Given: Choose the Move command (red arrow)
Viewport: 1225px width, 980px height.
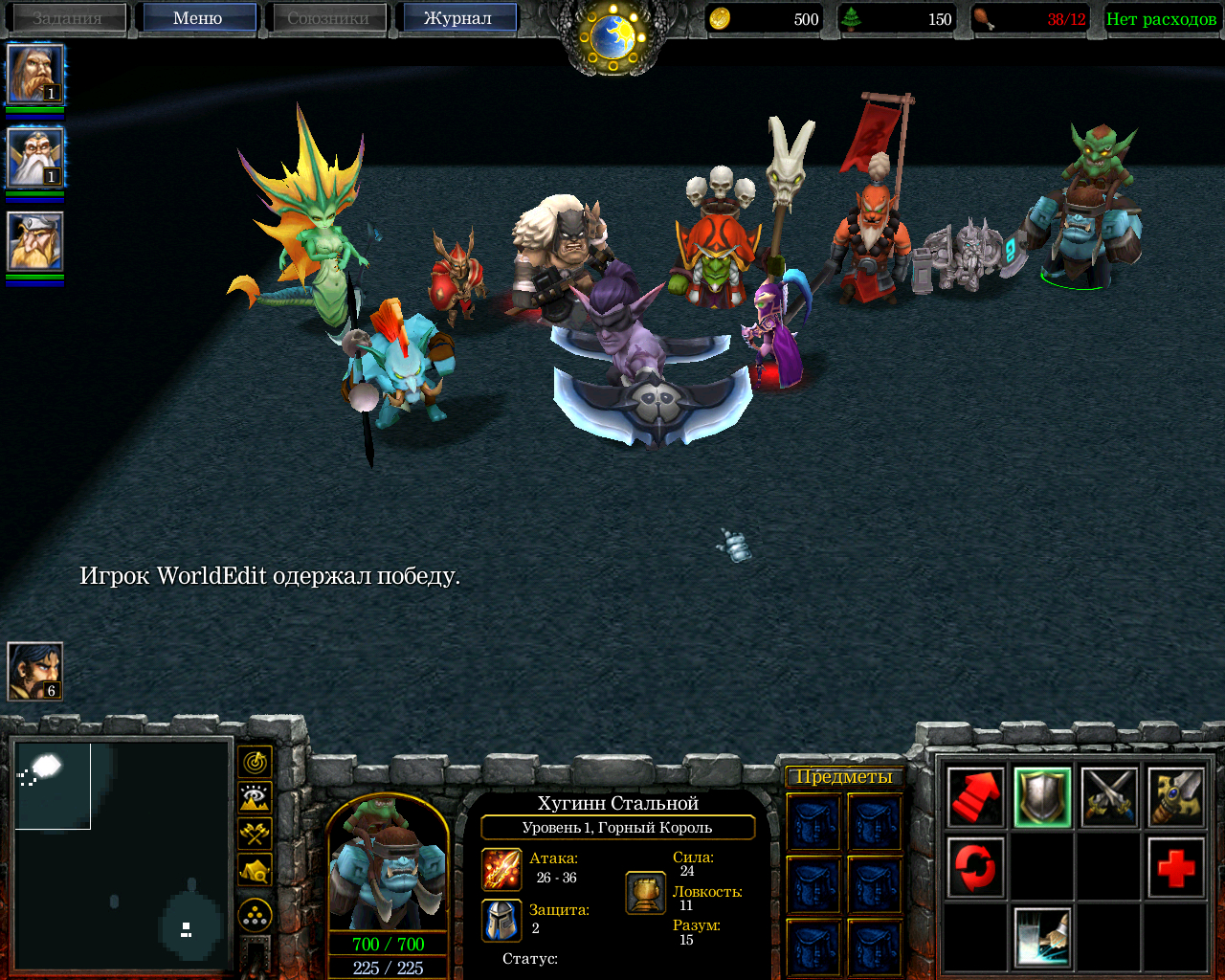Looking at the screenshot, I should 975,797.
